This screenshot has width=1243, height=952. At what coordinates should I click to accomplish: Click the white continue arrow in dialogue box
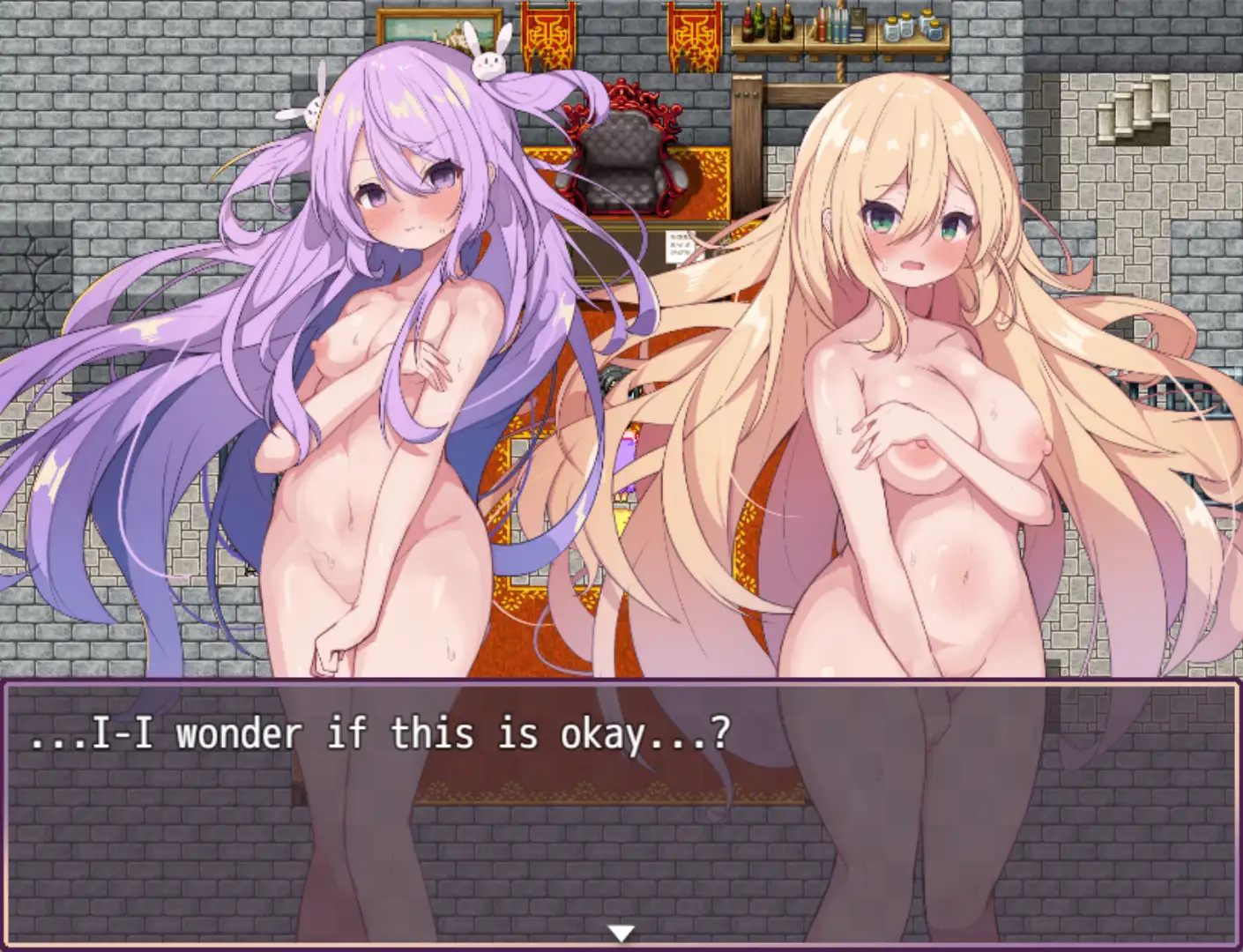621,933
